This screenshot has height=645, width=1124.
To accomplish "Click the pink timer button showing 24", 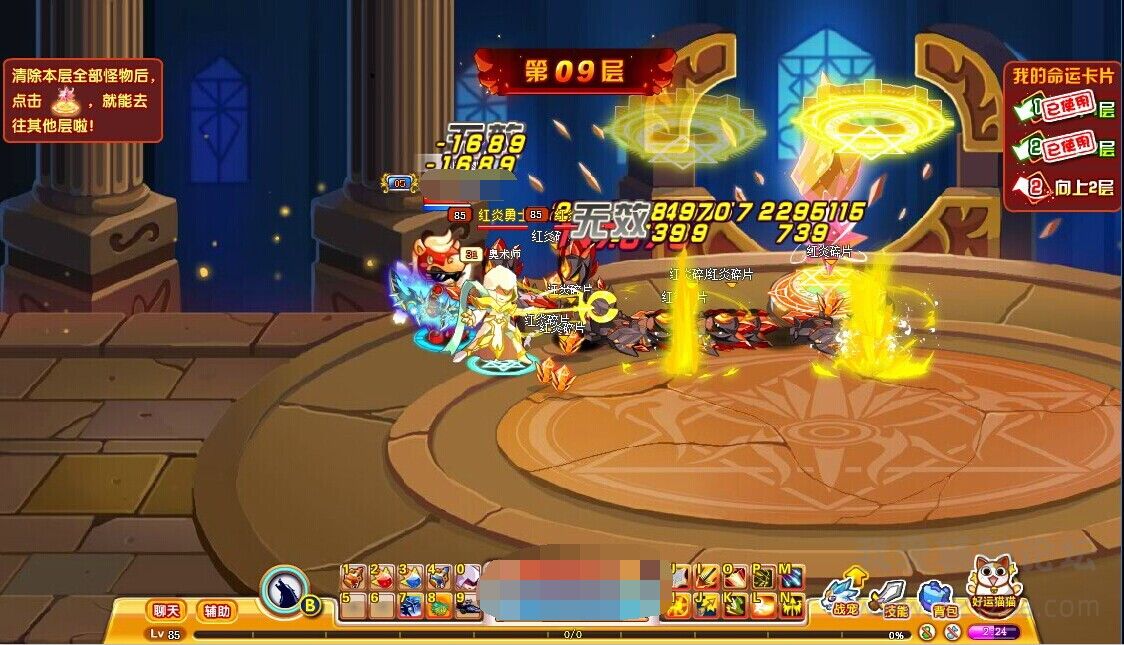I will [994, 632].
